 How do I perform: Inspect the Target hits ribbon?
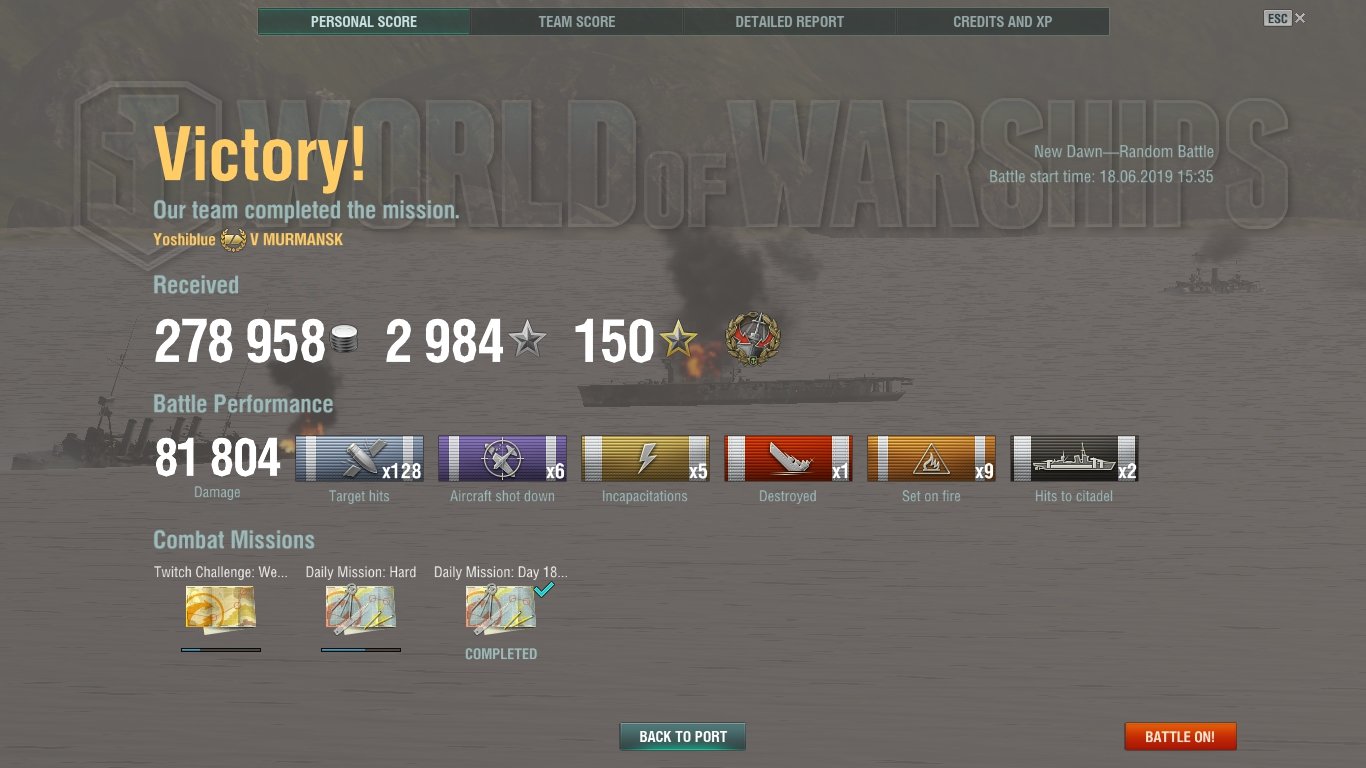point(359,459)
